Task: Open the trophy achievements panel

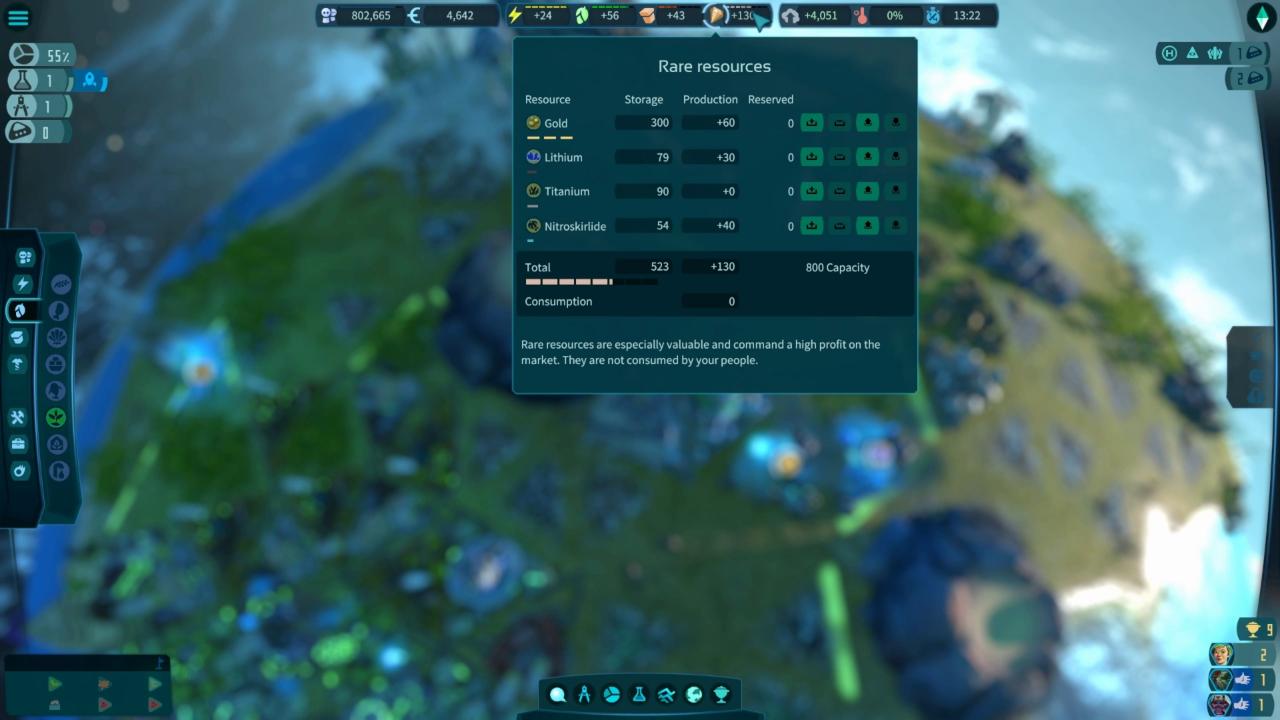Action: 720,695
